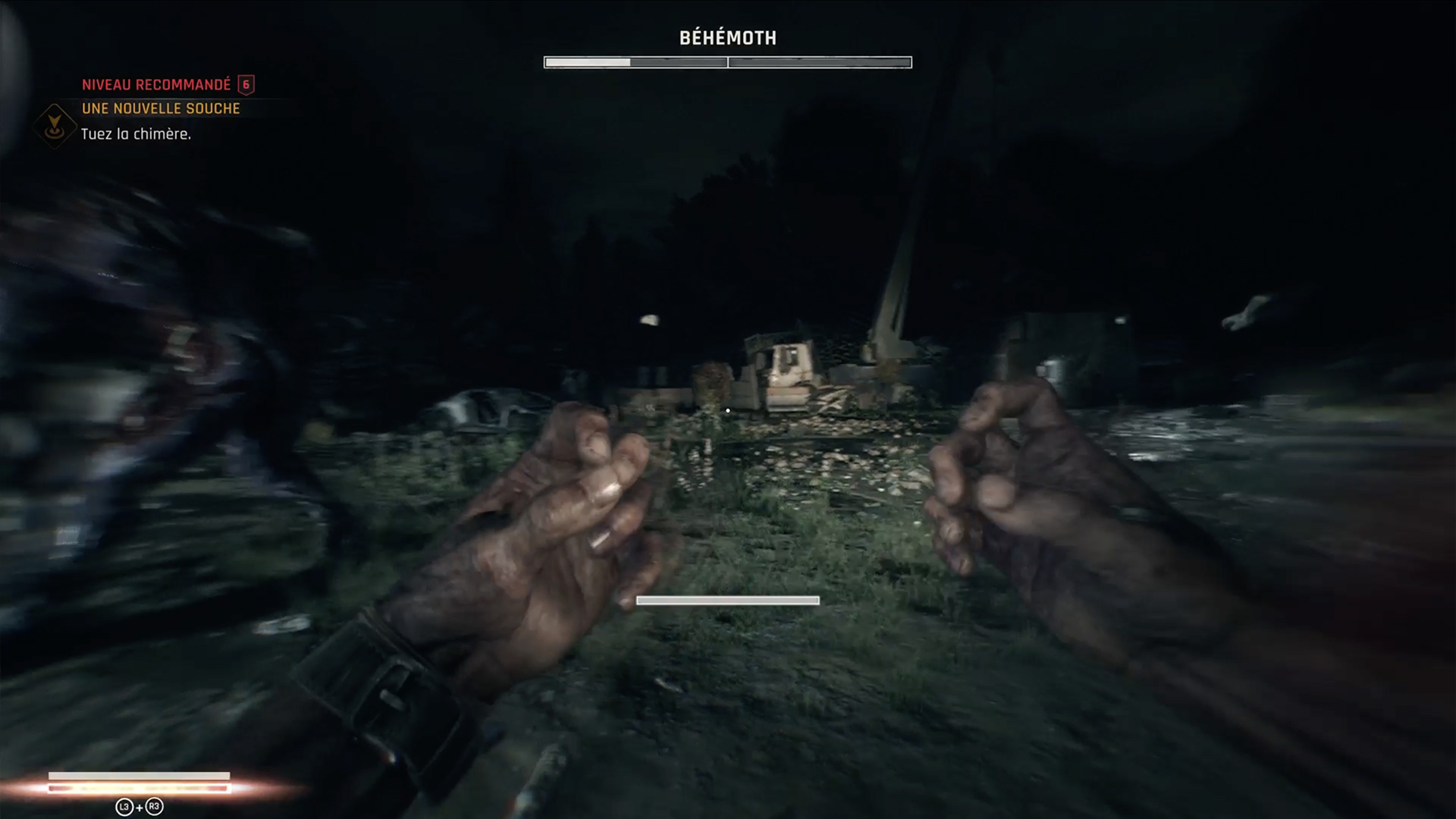Expand the right segment of Béhémoth's health bar

click(x=819, y=62)
